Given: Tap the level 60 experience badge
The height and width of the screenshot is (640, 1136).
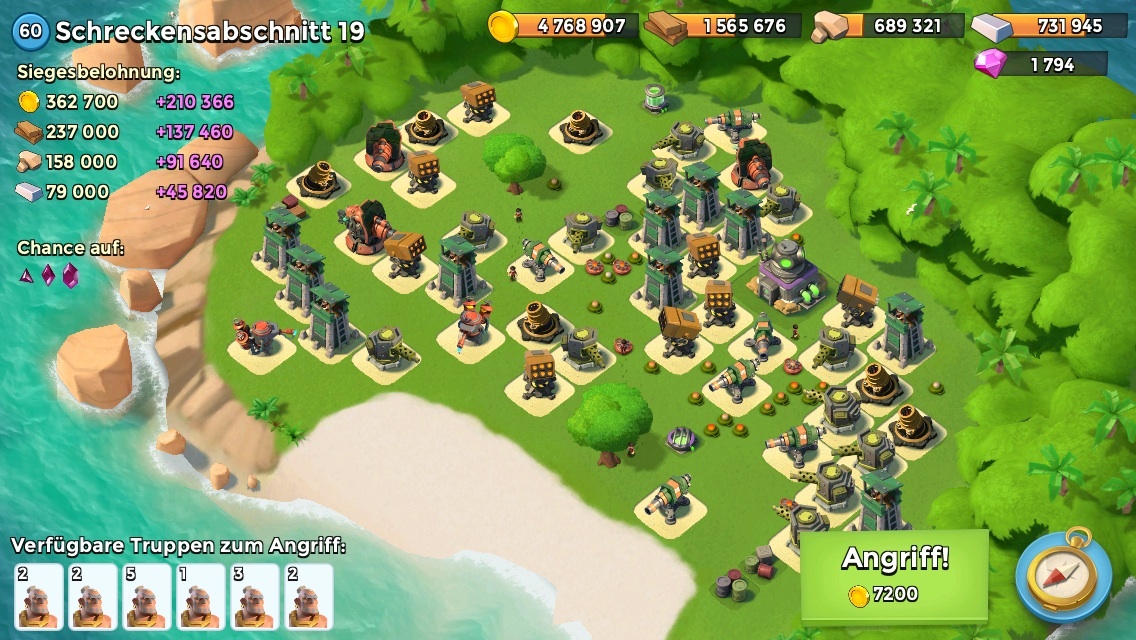Looking at the screenshot, I should pyautogui.click(x=31, y=31).
